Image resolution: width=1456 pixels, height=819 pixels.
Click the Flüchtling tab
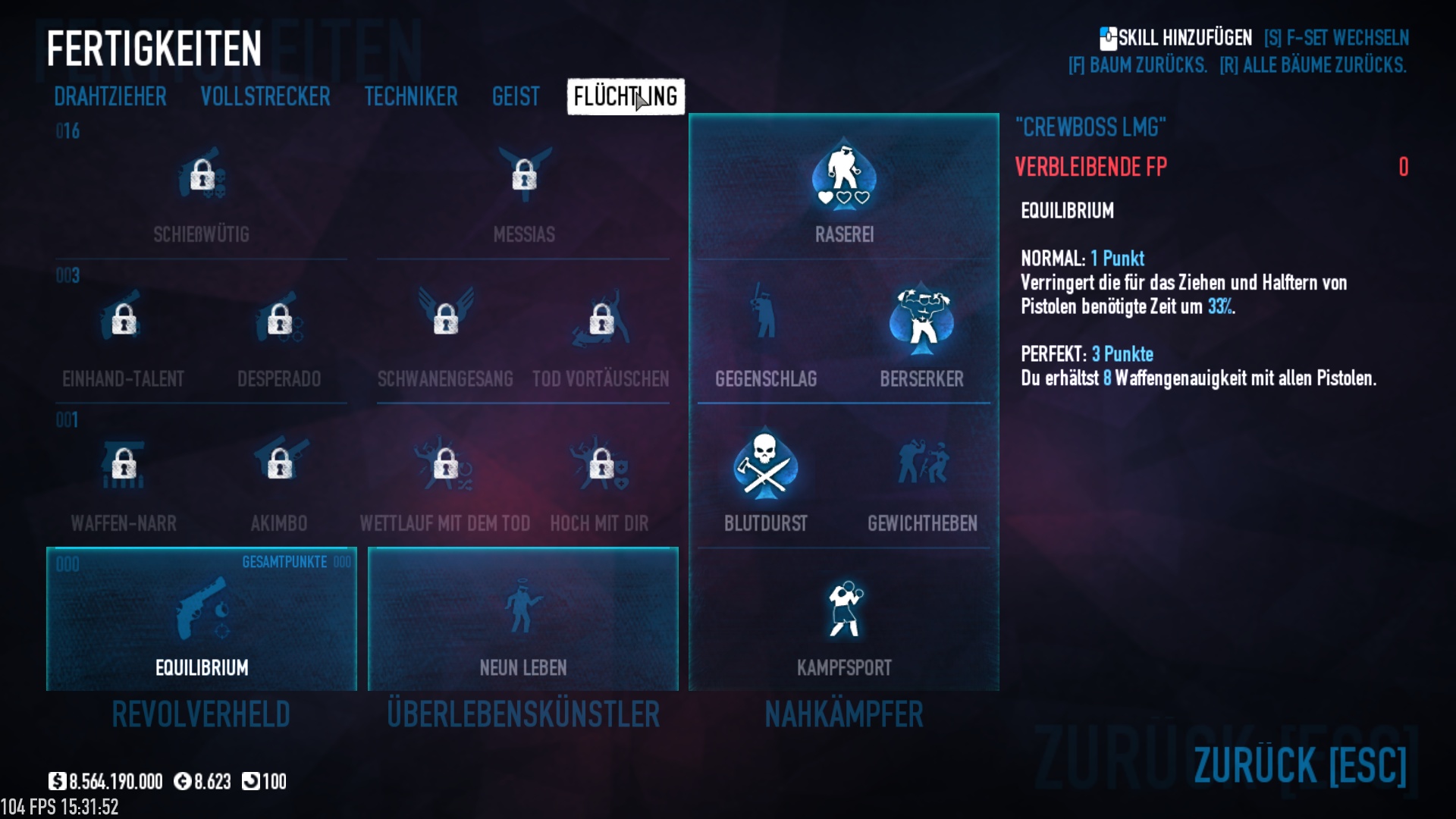click(626, 97)
